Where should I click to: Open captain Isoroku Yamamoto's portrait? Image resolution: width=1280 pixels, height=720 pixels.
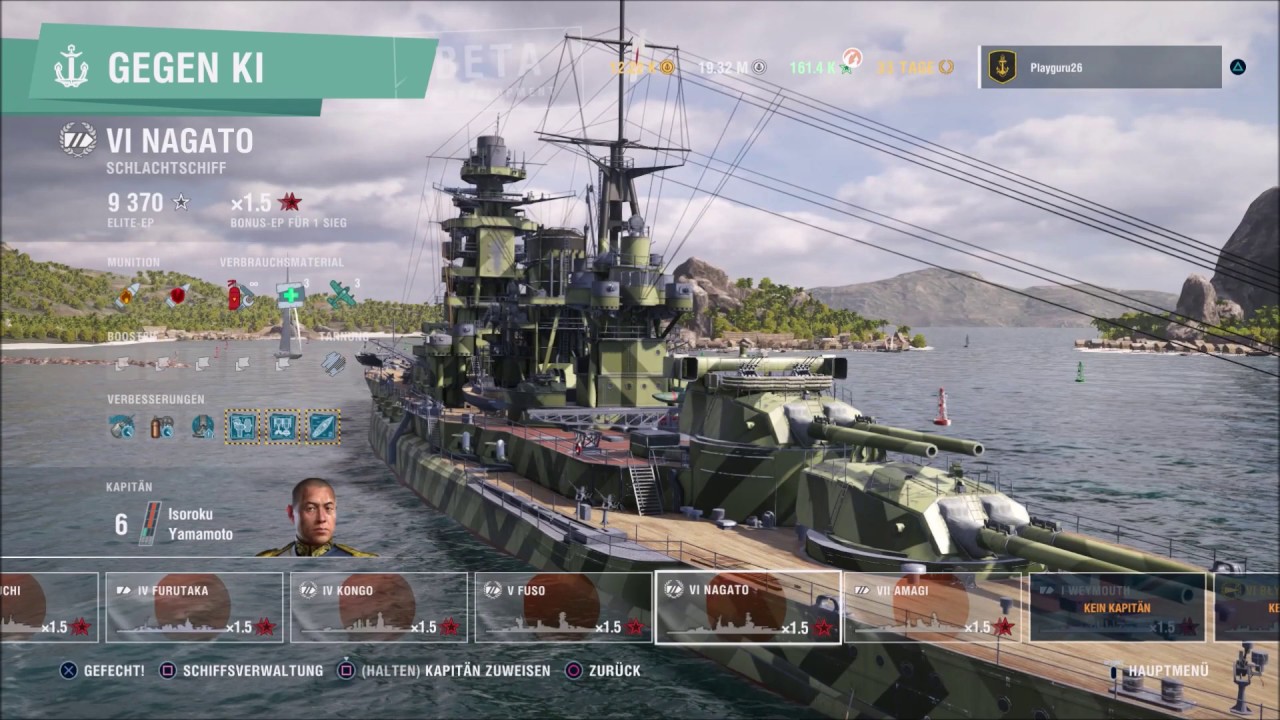(314, 517)
